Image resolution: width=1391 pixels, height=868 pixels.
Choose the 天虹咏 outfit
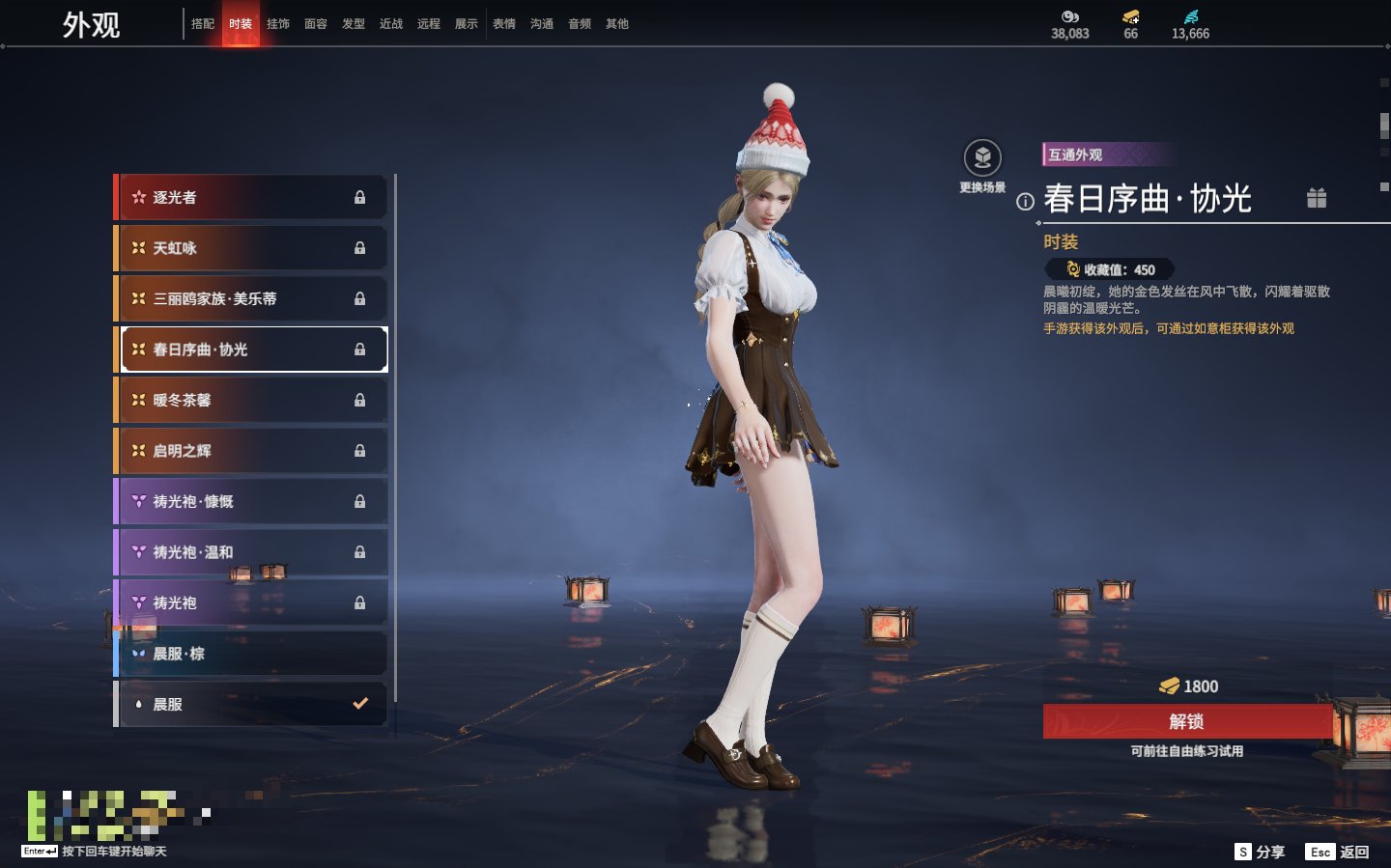click(x=251, y=248)
